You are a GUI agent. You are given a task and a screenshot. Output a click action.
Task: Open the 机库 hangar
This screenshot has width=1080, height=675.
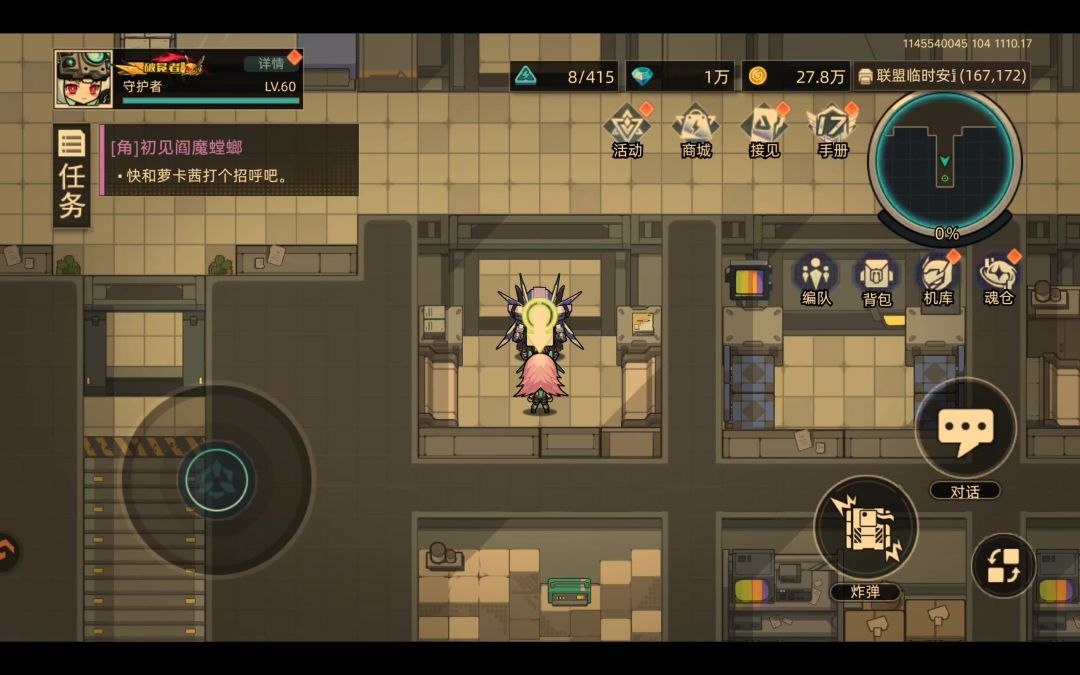pos(938,280)
